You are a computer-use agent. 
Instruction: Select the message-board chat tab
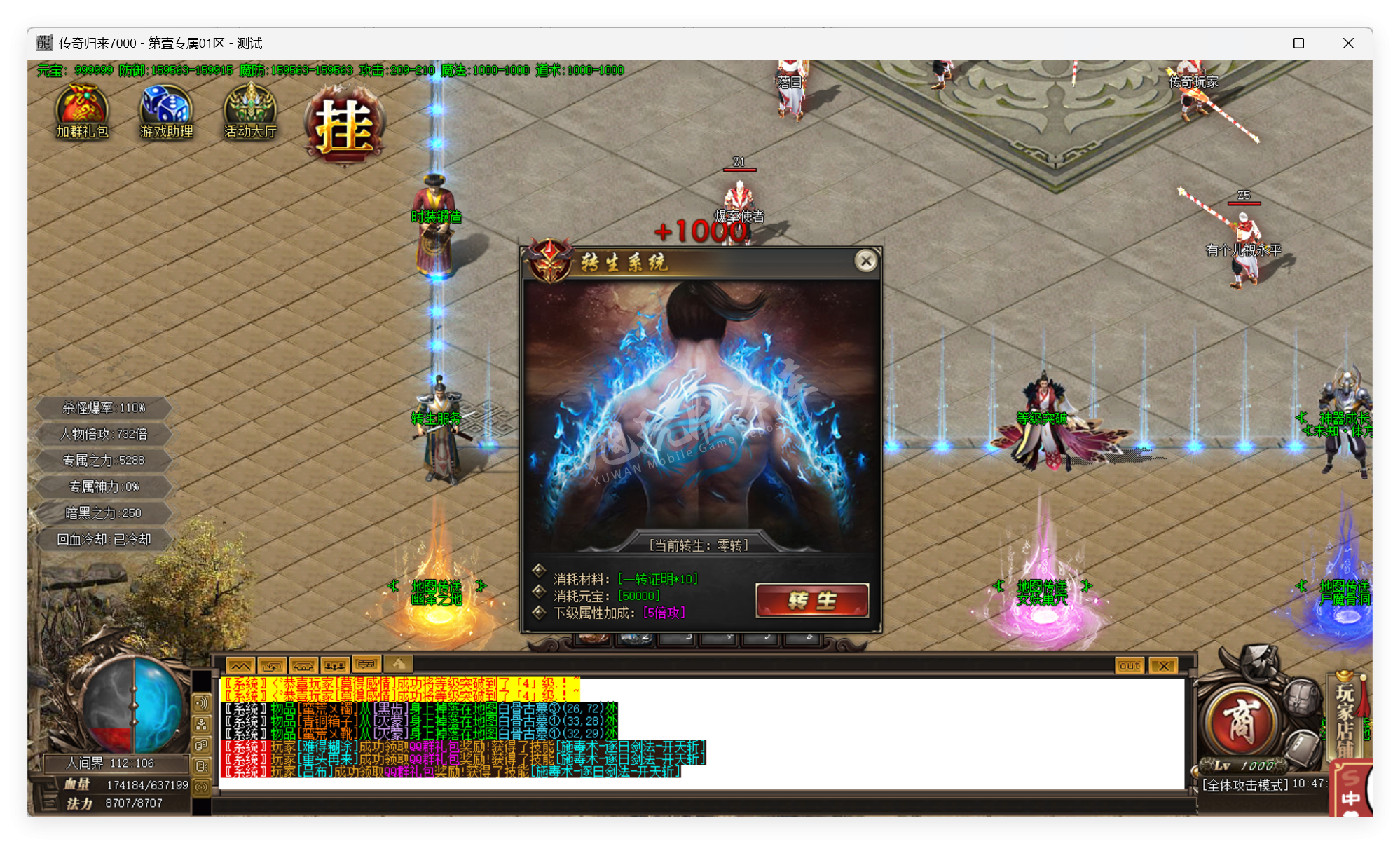[x=366, y=664]
